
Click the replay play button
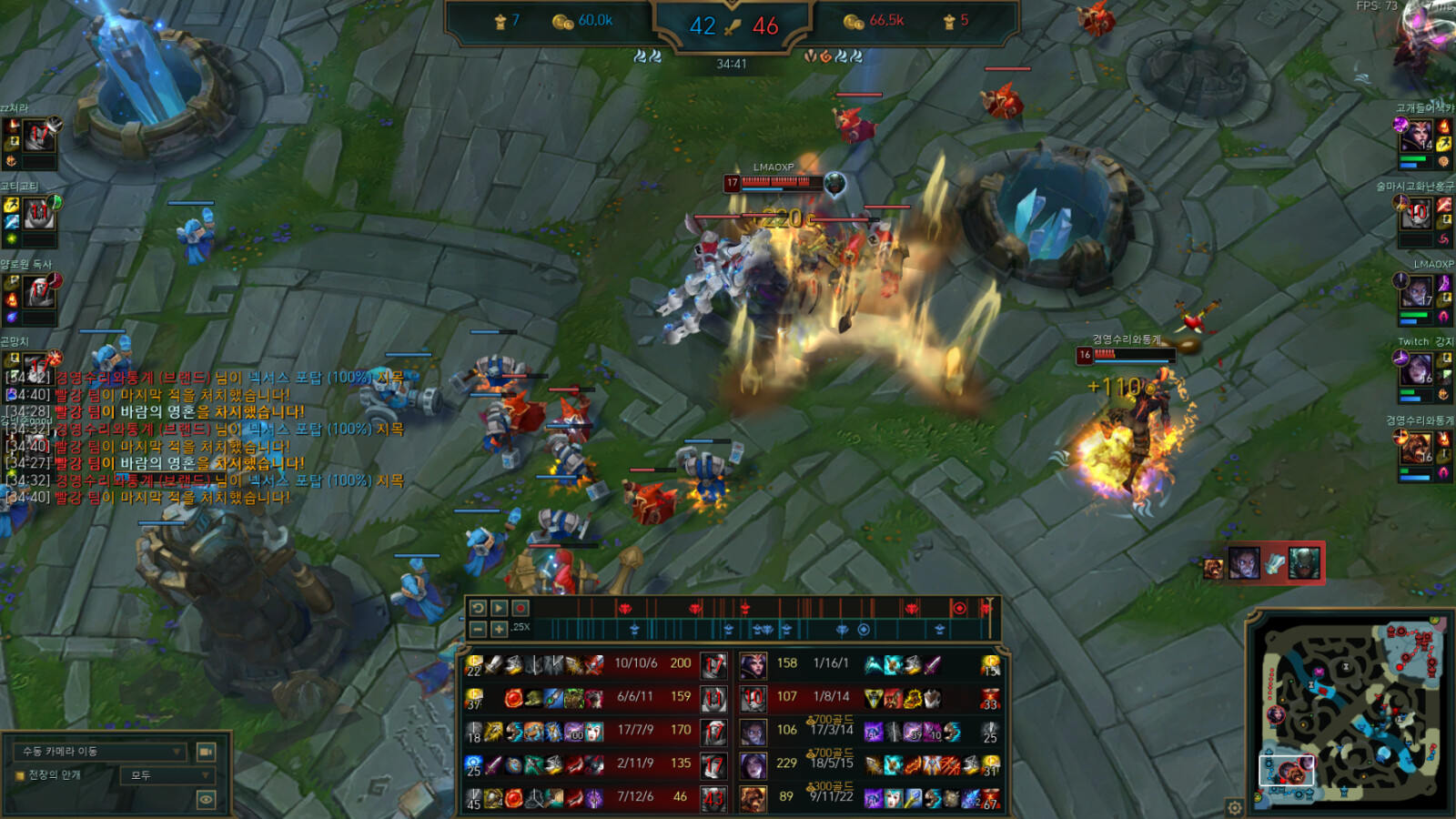(499, 608)
